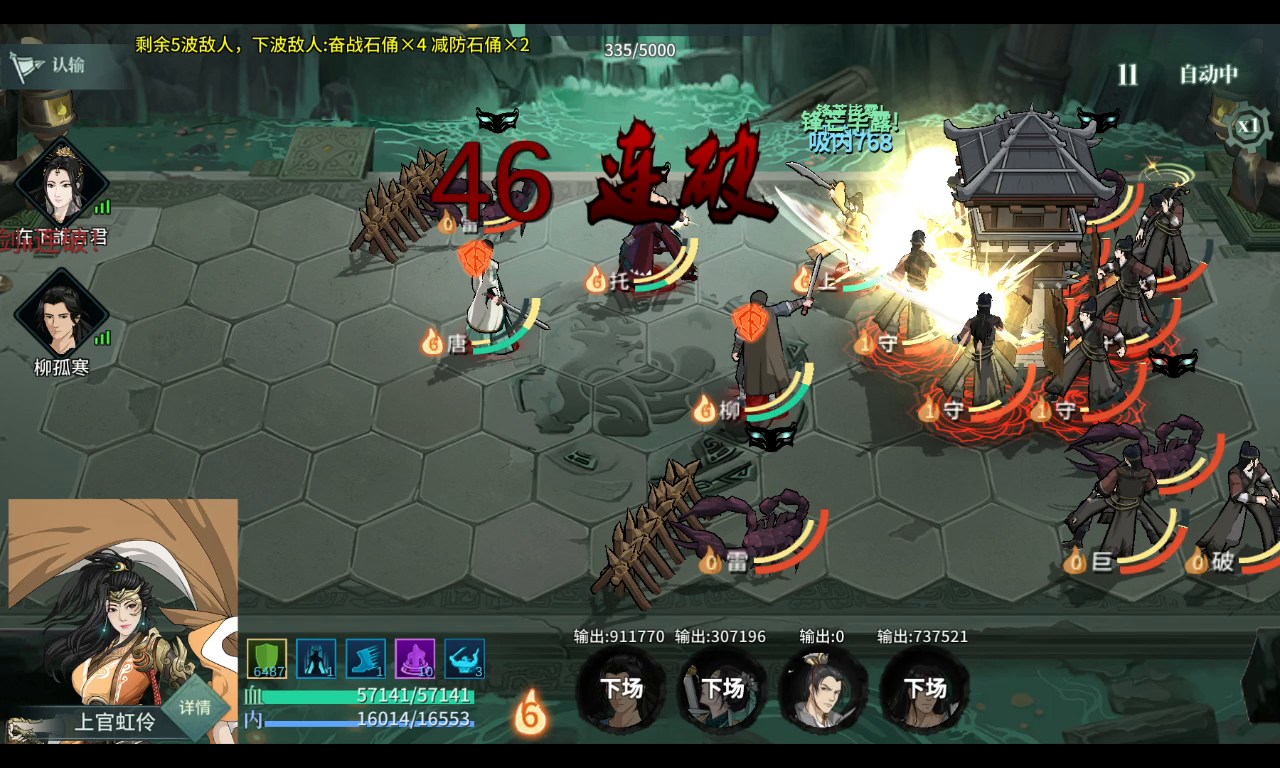Select the 下场 hero with 输出:737521
1280x768 pixels.
pyautogui.click(x=924, y=688)
